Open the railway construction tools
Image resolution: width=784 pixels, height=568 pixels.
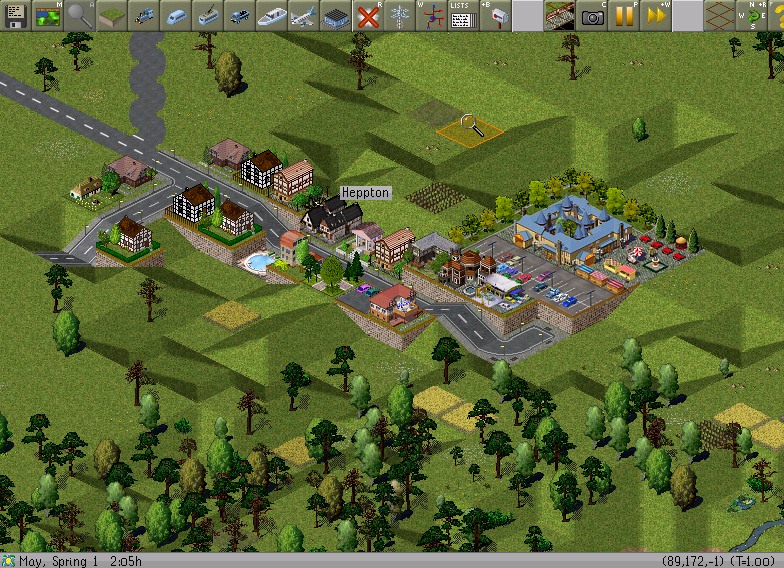[x=144, y=15]
